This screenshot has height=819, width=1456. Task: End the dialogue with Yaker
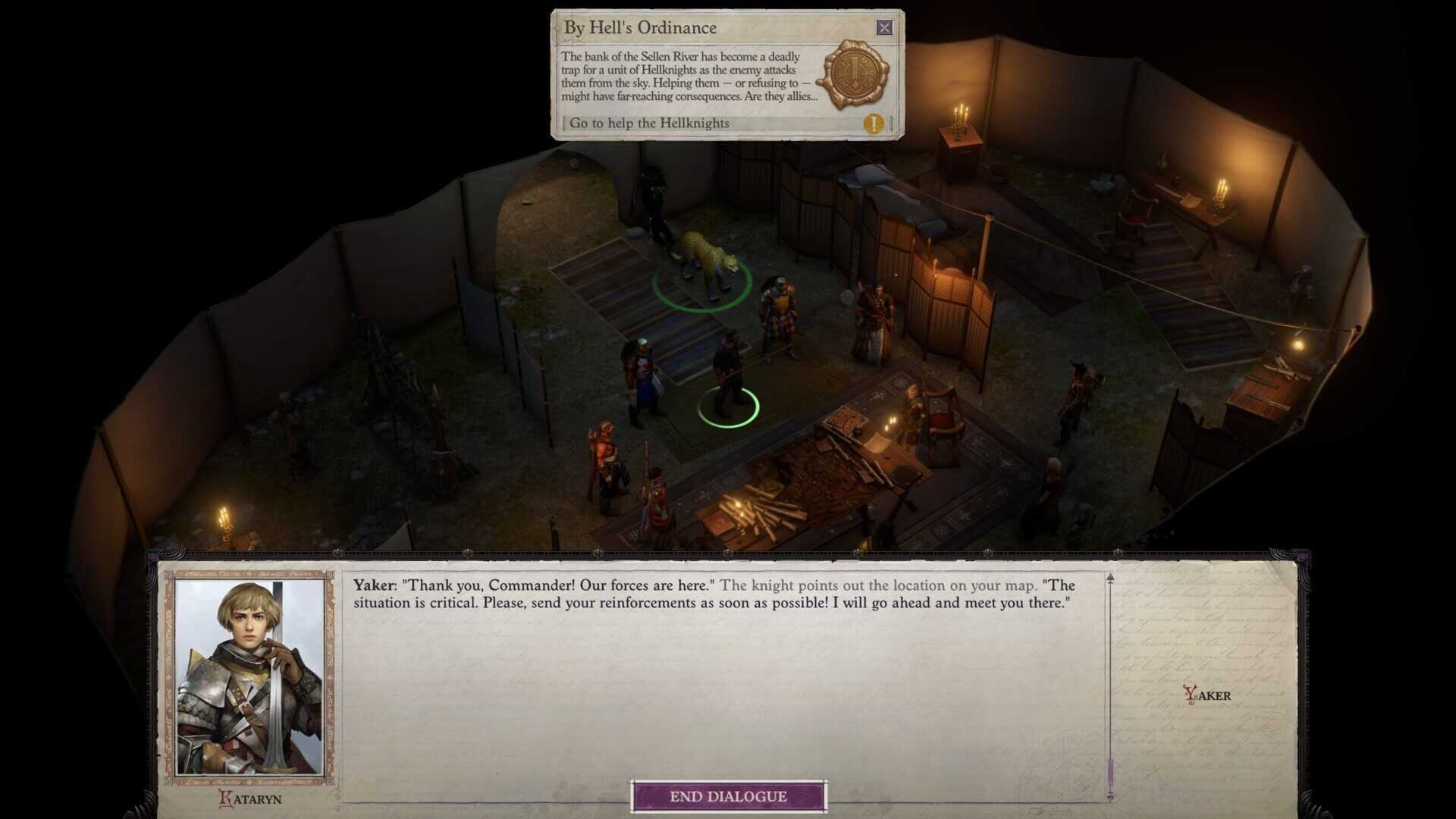(x=728, y=796)
